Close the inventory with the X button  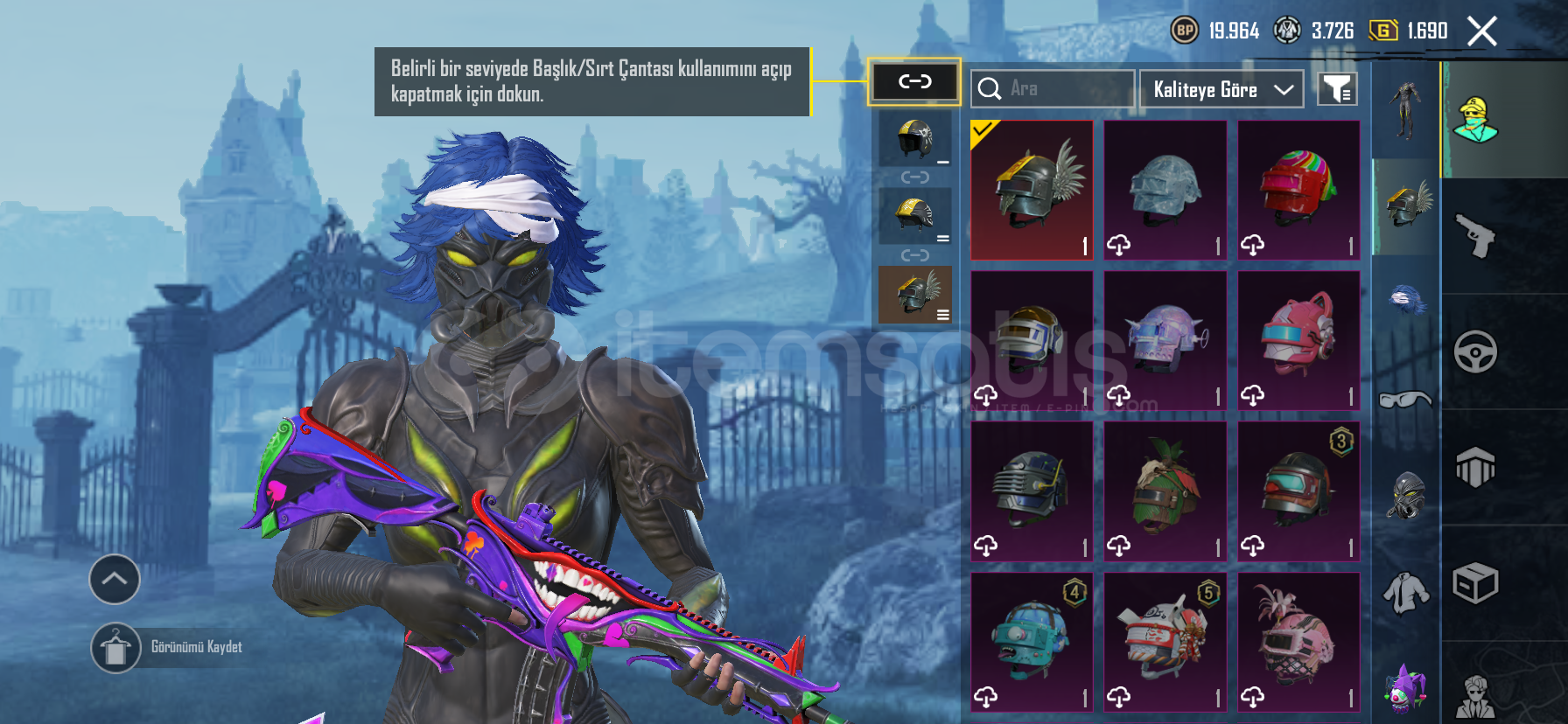(x=1481, y=32)
